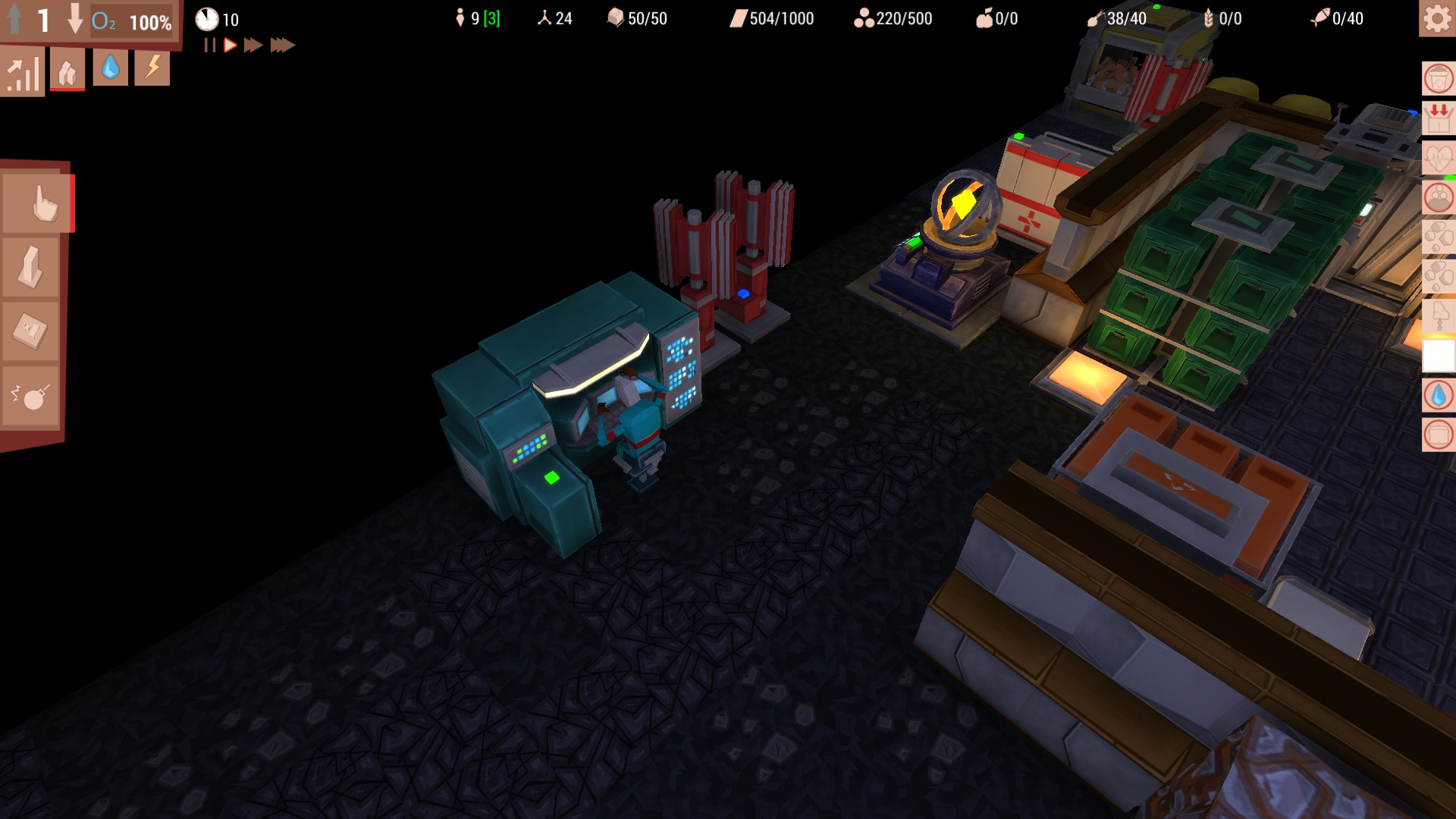Open the game settings gear
This screenshot has width=1456, height=819.
1436,20
